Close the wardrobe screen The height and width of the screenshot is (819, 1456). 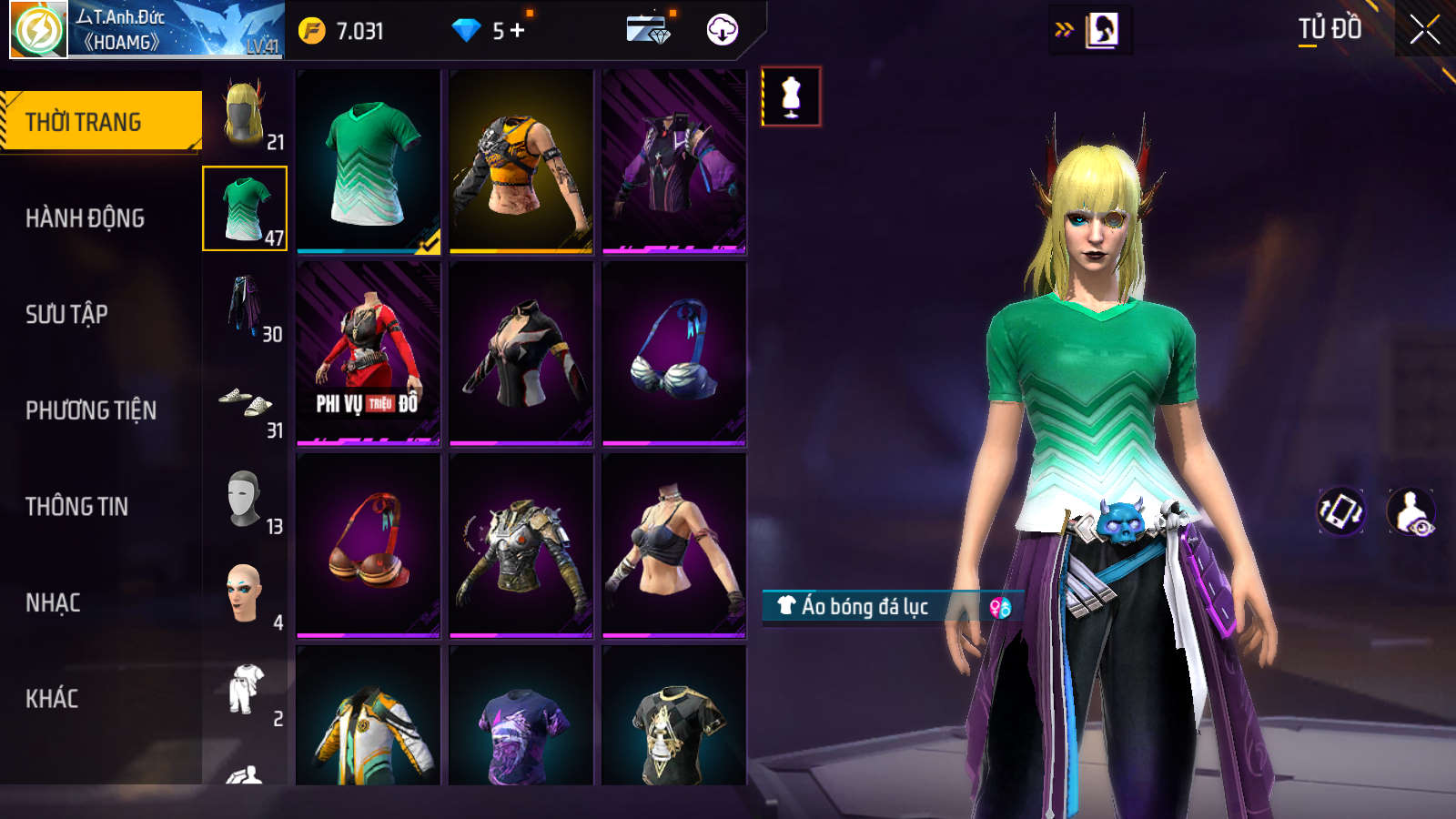coord(1424,30)
